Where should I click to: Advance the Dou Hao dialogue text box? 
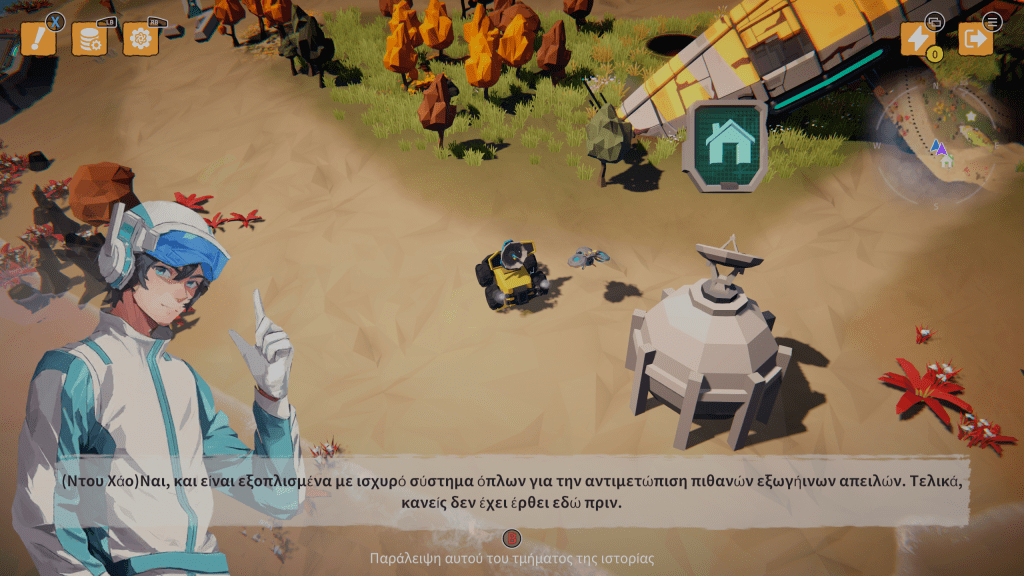[512, 490]
